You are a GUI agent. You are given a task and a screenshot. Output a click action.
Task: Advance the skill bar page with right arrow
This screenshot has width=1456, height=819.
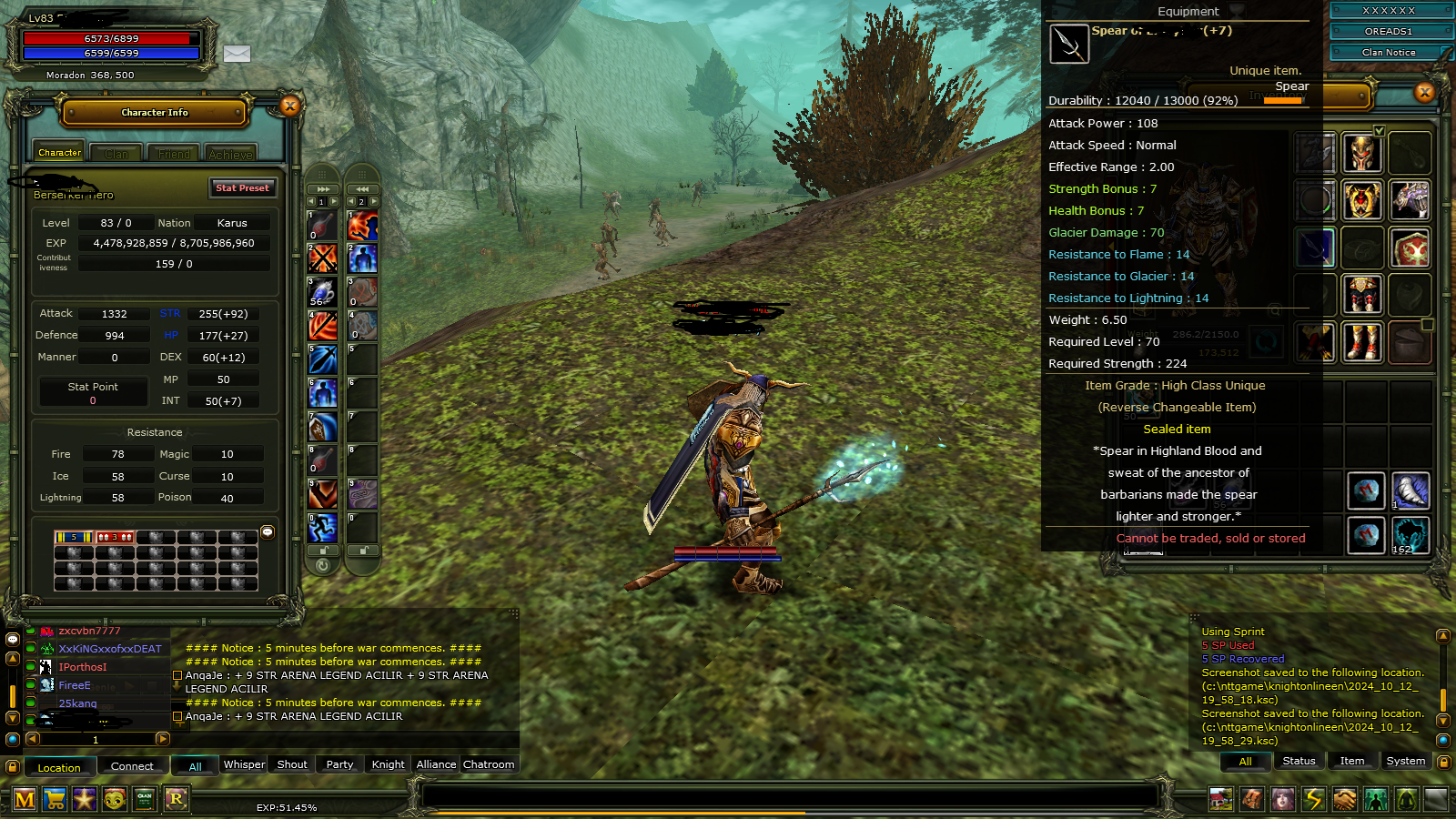[x=333, y=200]
